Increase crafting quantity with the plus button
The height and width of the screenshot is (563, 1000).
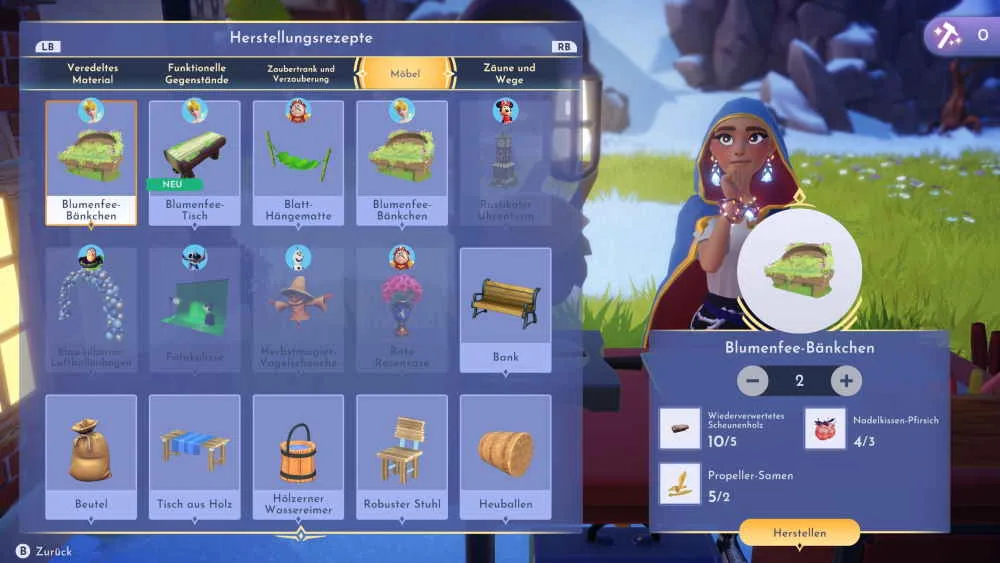(x=846, y=381)
